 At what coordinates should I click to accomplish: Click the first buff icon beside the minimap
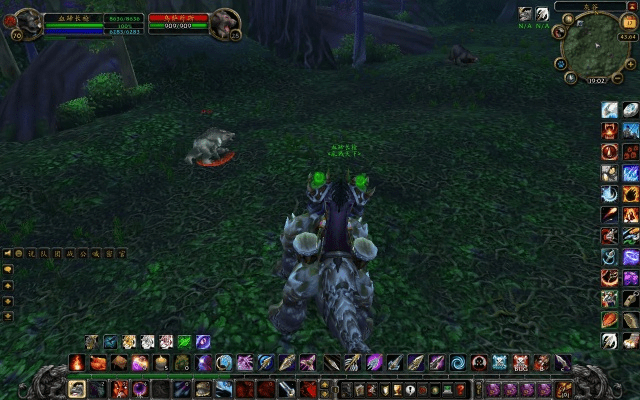(526, 14)
